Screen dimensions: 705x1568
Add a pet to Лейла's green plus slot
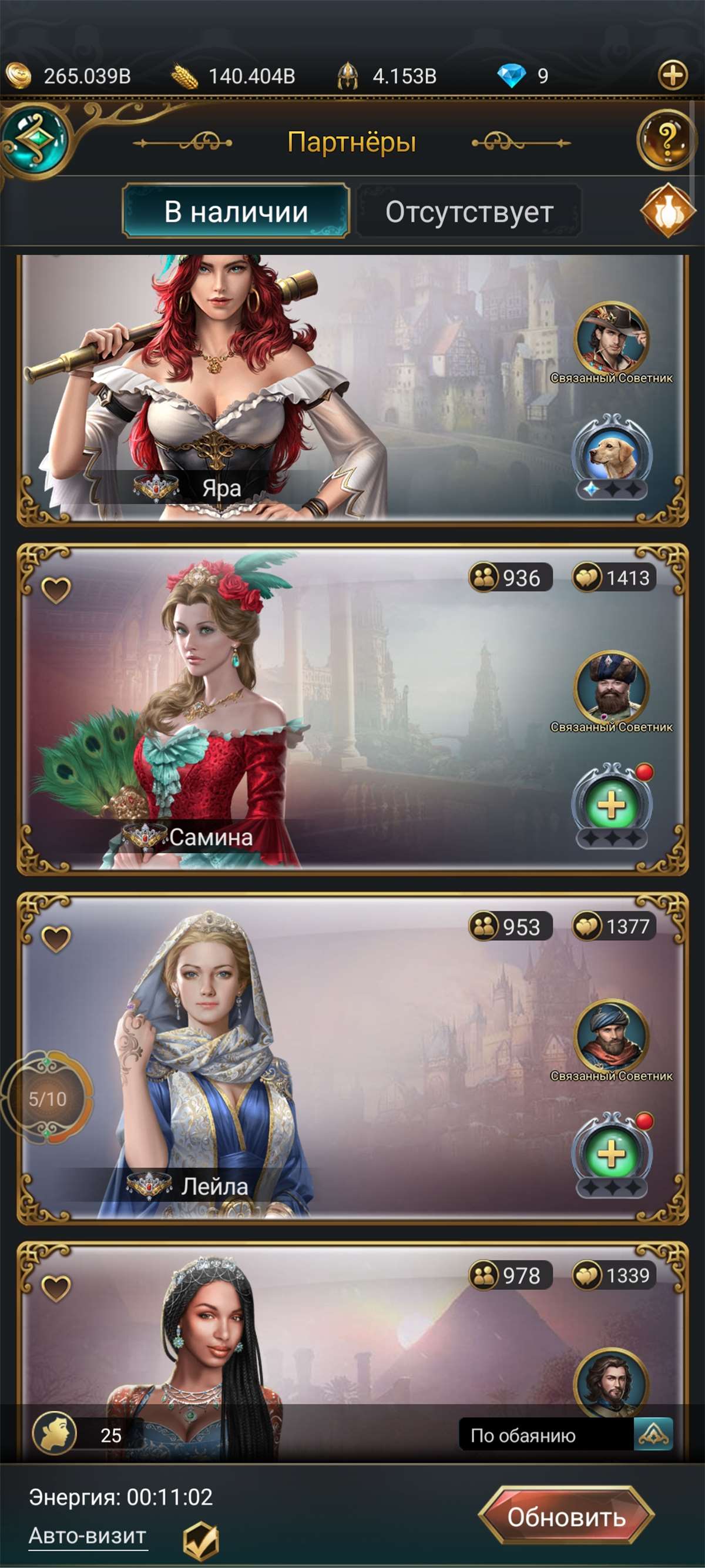point(612,1154)
